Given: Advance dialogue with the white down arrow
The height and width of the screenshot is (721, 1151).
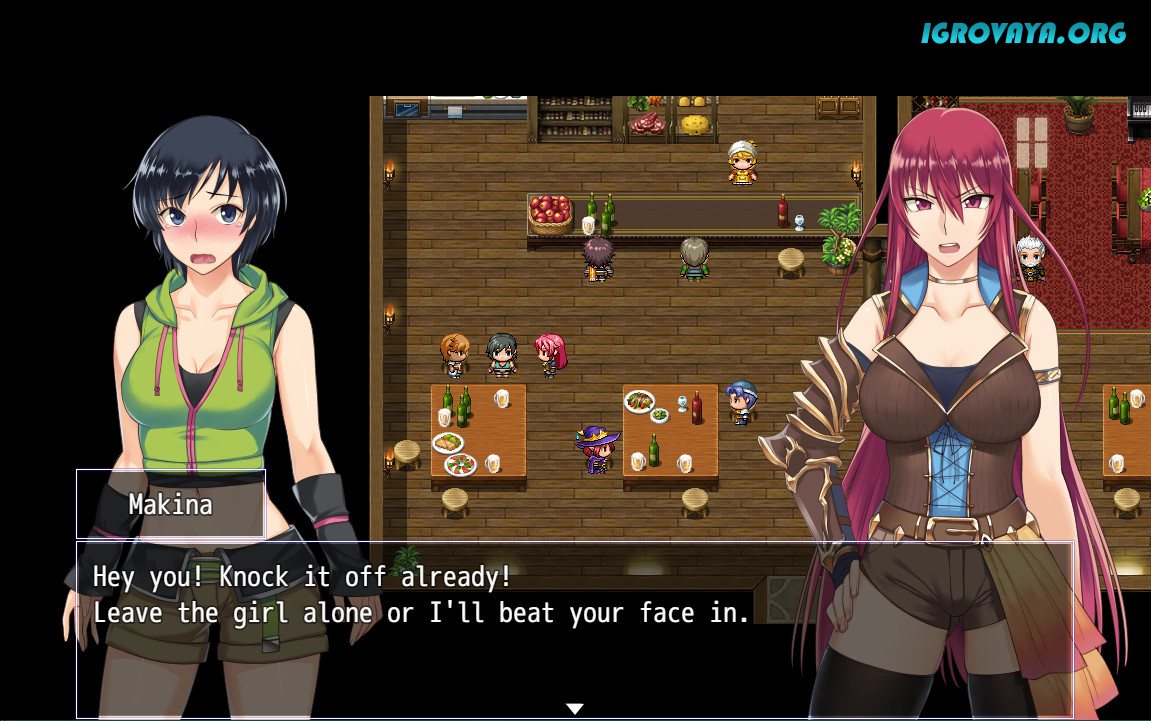Looking at the screenshot, I should [x=574, y=709].
